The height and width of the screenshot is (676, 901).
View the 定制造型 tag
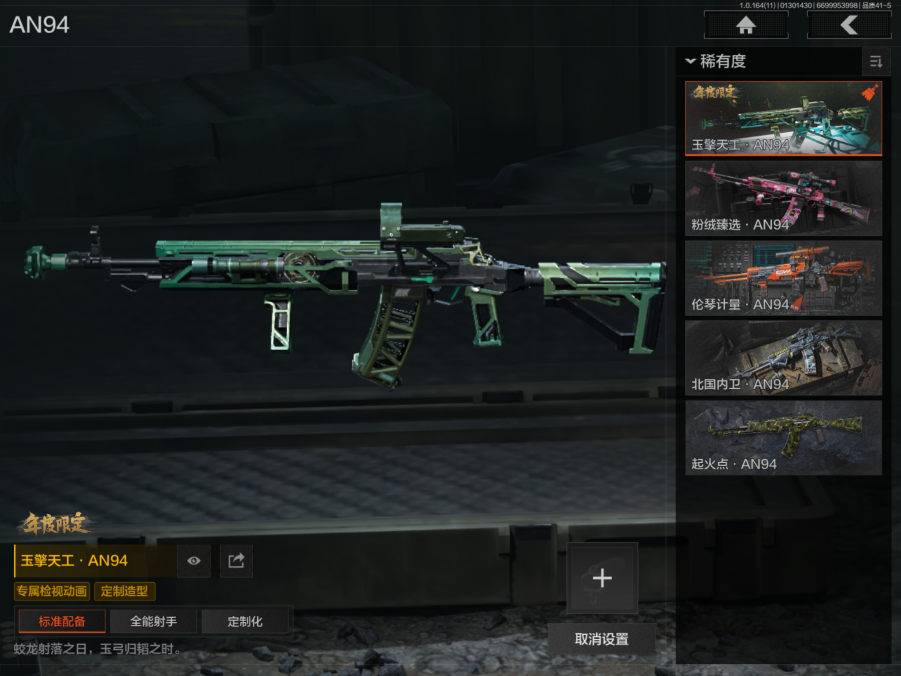[125, 592]
